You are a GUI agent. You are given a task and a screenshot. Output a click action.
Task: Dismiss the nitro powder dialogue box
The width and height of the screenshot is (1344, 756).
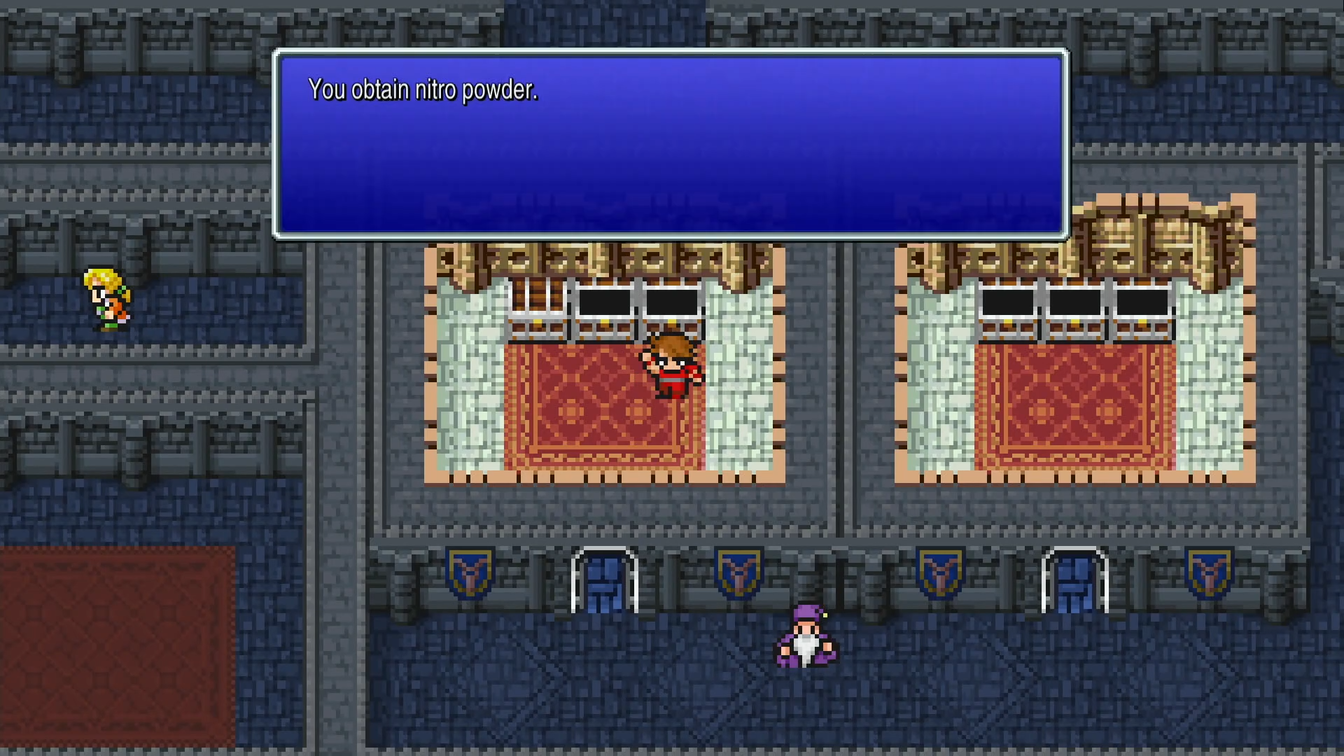(x=670, y=145)
